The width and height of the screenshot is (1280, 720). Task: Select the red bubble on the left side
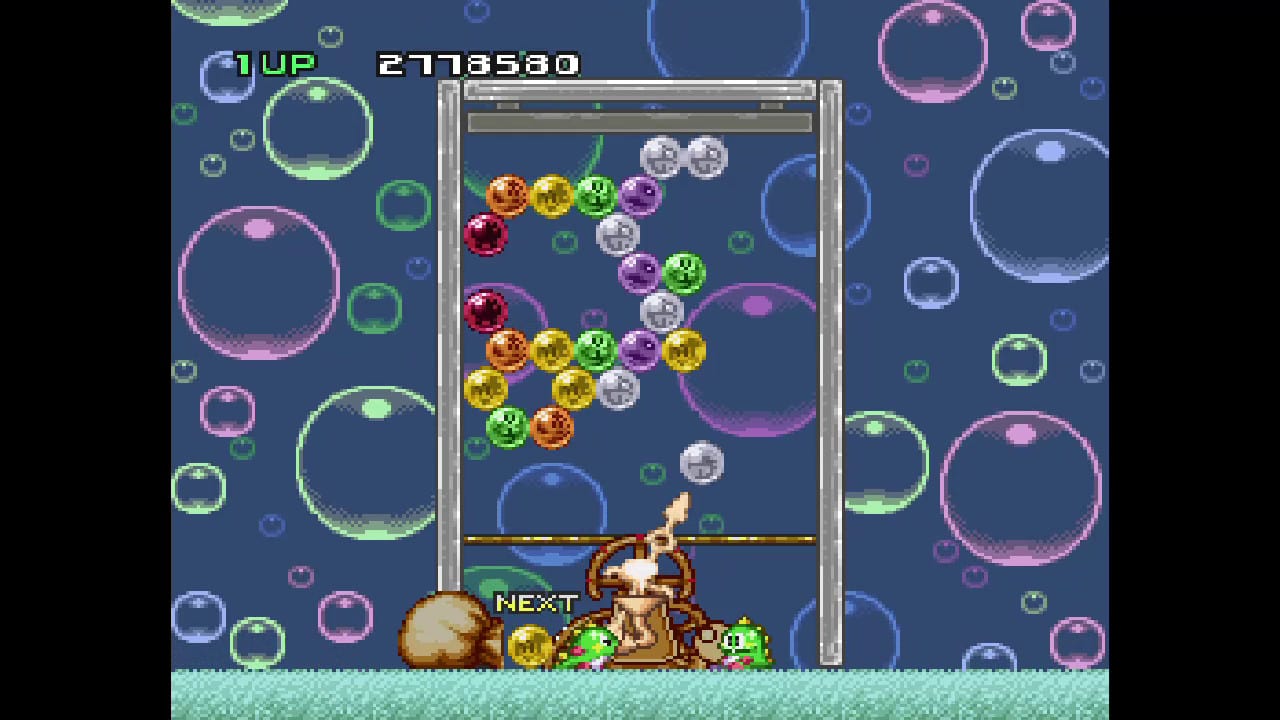pyautogui.click(x=484, y=310)
